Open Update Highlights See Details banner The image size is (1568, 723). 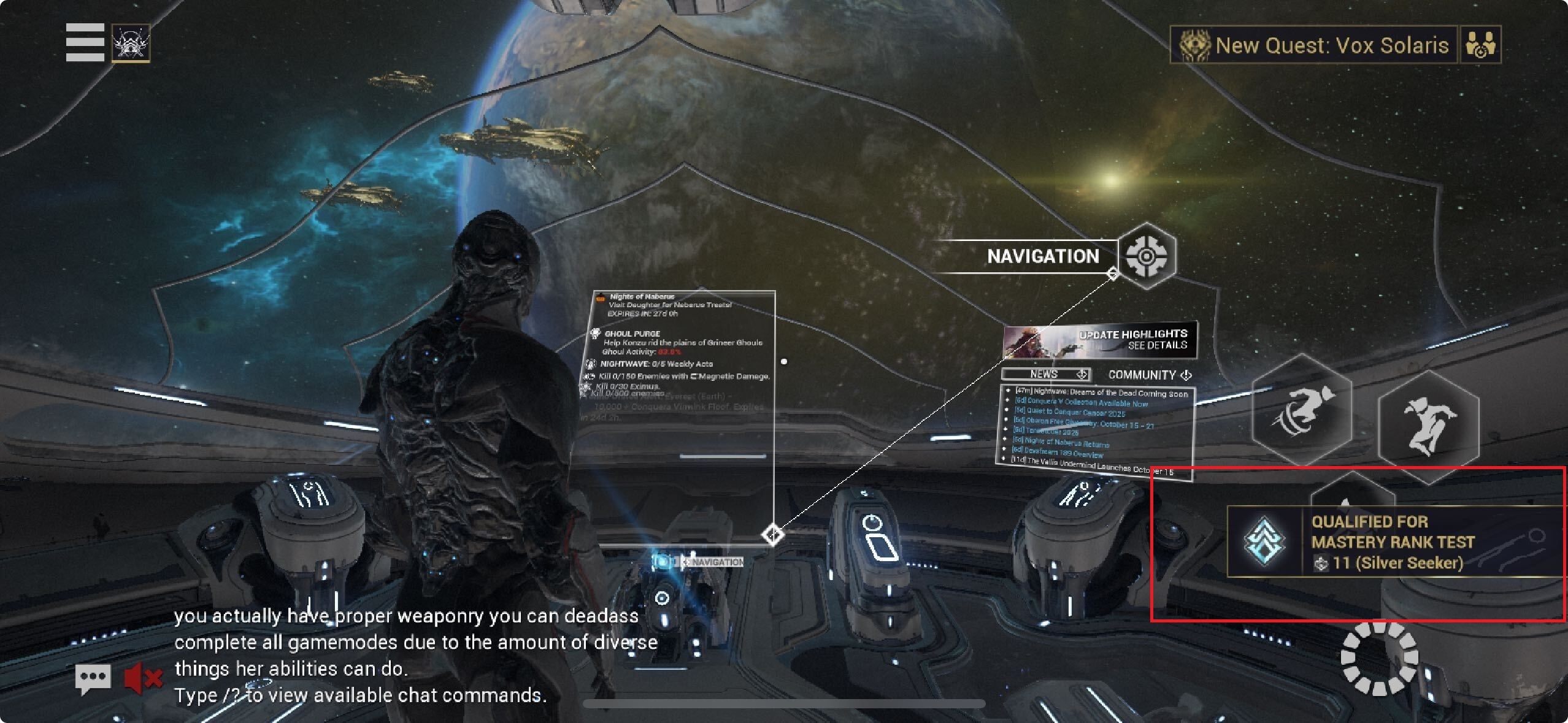click(1100, 340)
